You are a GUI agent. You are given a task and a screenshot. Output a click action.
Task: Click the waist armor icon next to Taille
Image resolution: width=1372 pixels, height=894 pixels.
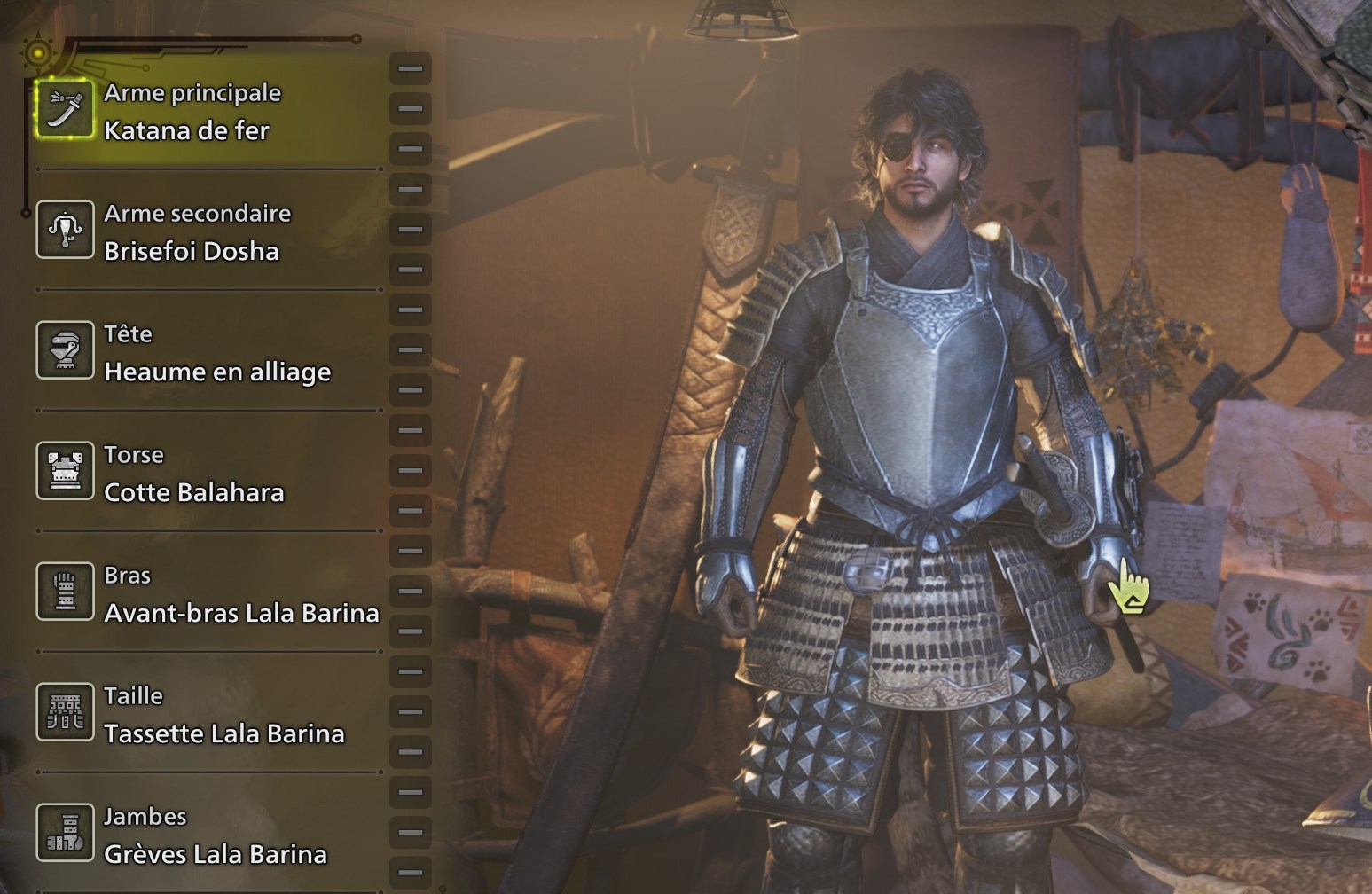(65, 712)
